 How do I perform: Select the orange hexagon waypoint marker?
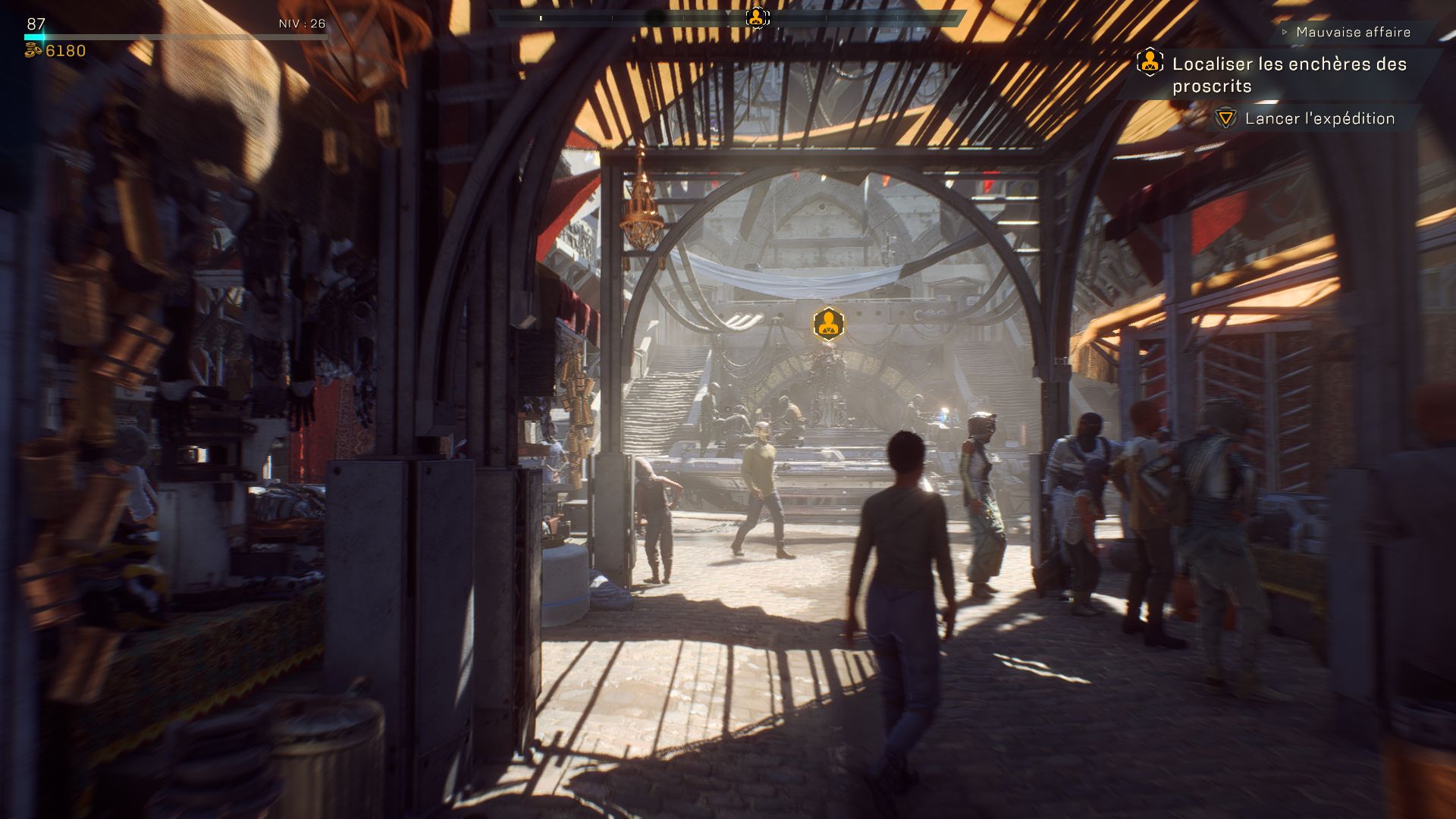pyautogui.click(x=828, y=324)
